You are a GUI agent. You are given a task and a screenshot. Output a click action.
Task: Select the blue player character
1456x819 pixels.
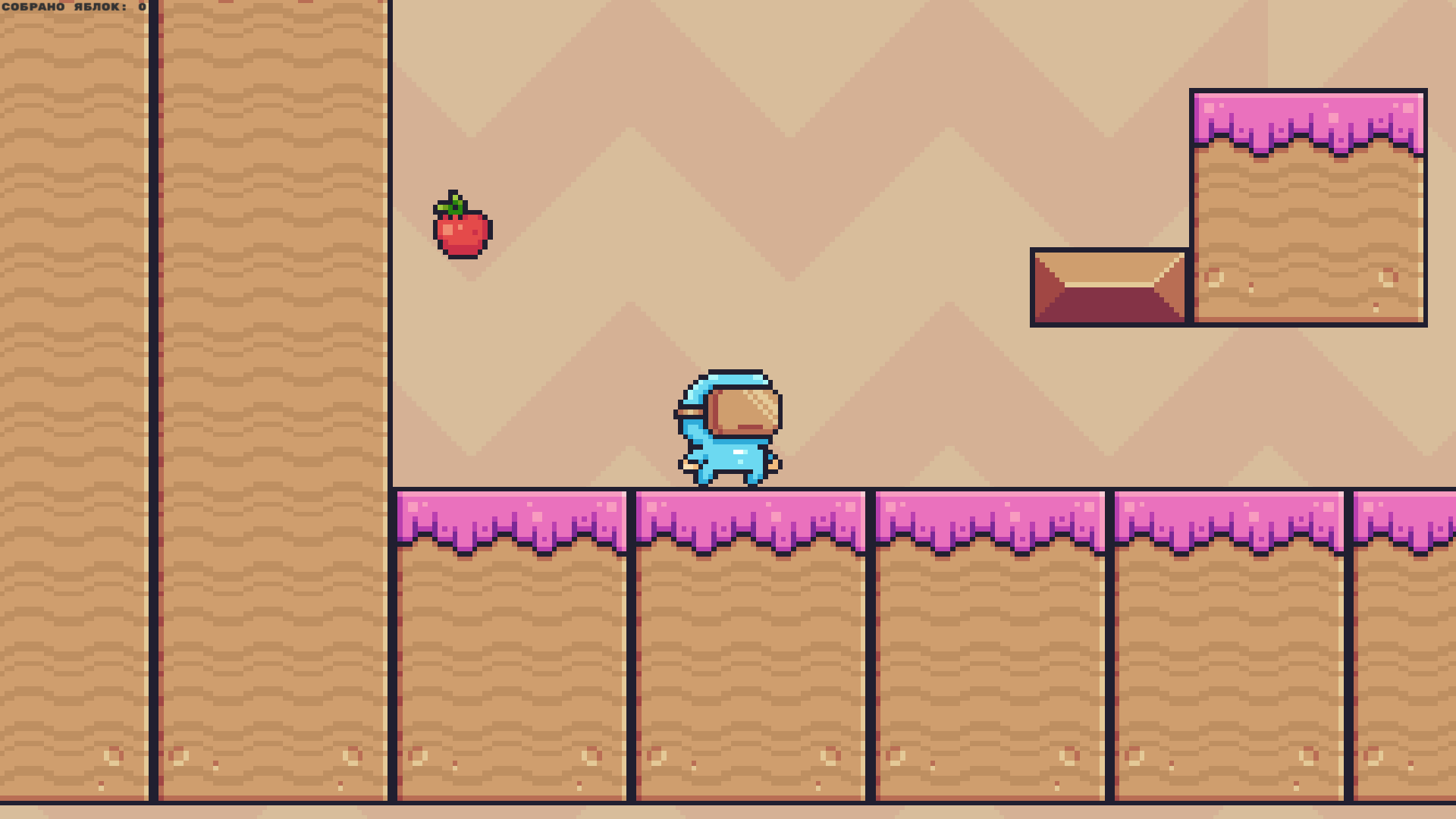click(728, 425)
